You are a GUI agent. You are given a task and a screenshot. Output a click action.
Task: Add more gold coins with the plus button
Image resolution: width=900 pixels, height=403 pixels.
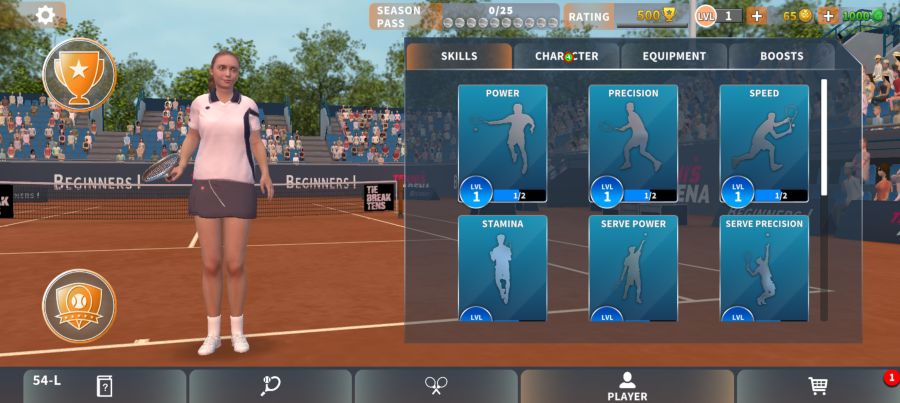pos(828,16)
